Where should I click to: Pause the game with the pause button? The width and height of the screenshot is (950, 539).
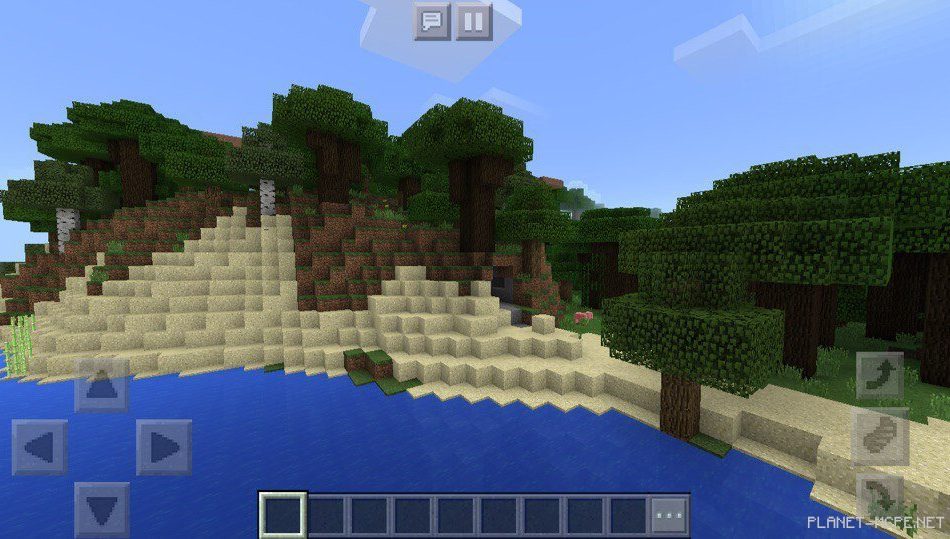[474, 21]
